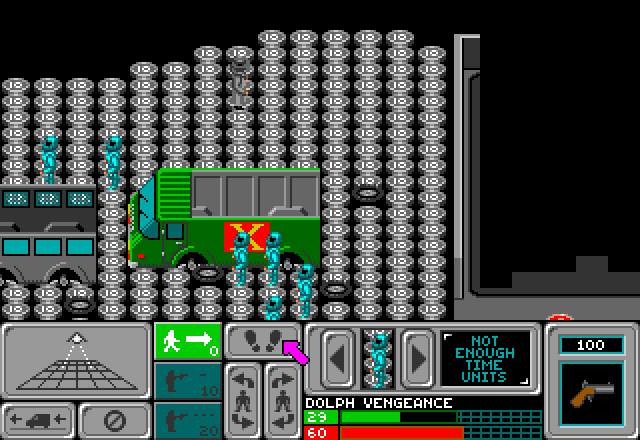Select the green walk movement mode

point(187,341)
